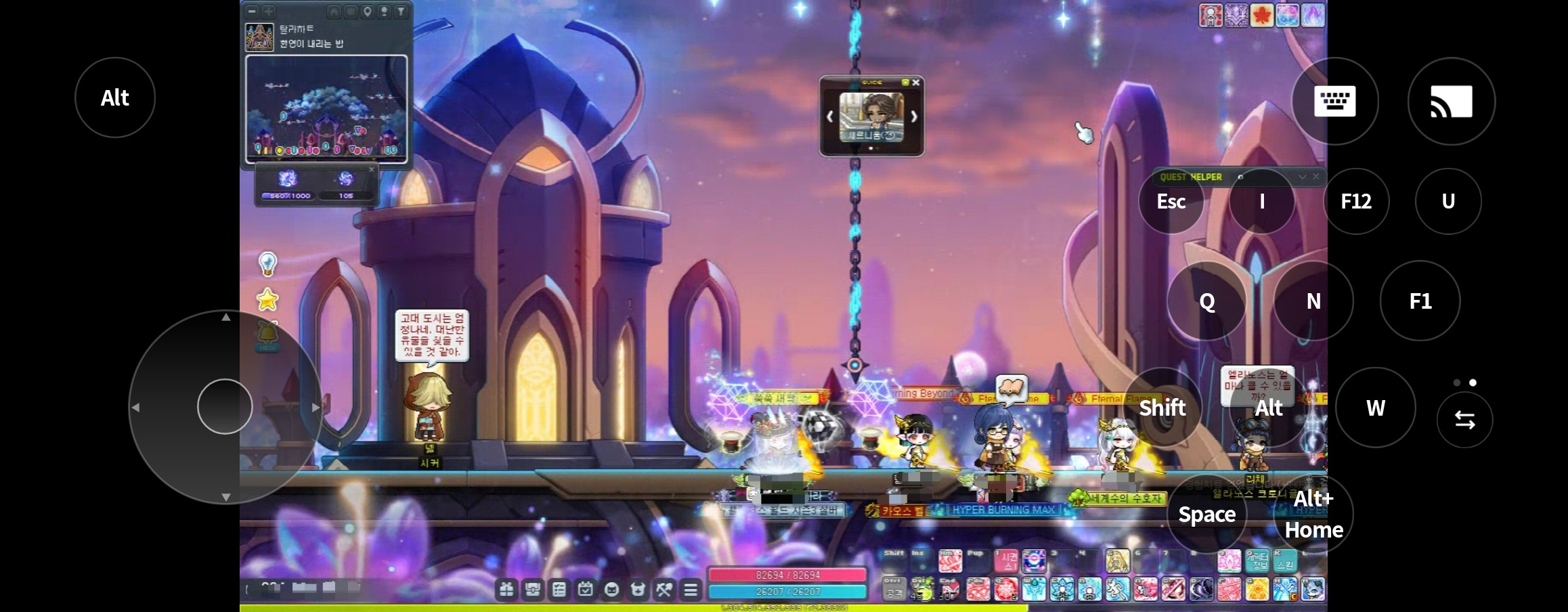The height and width of the screenshot is (612, 1568).
Task: Tap the on-screen keyboard overlay button
Action: coord(1334,101)
